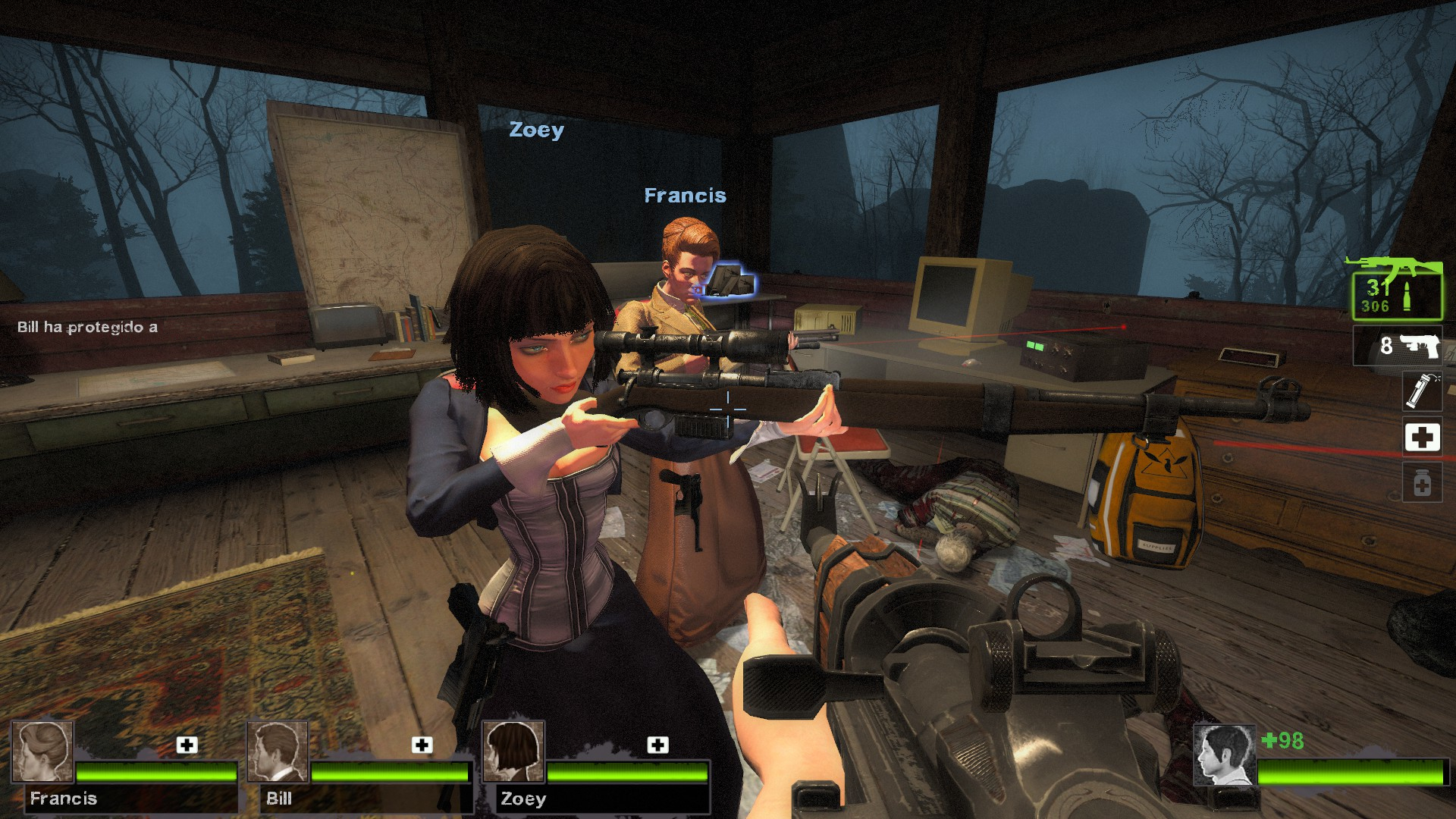Click your own survivor portrait
Image resolution: width=1456 pixels, height=819 pixels.
tap(1224, 755)
